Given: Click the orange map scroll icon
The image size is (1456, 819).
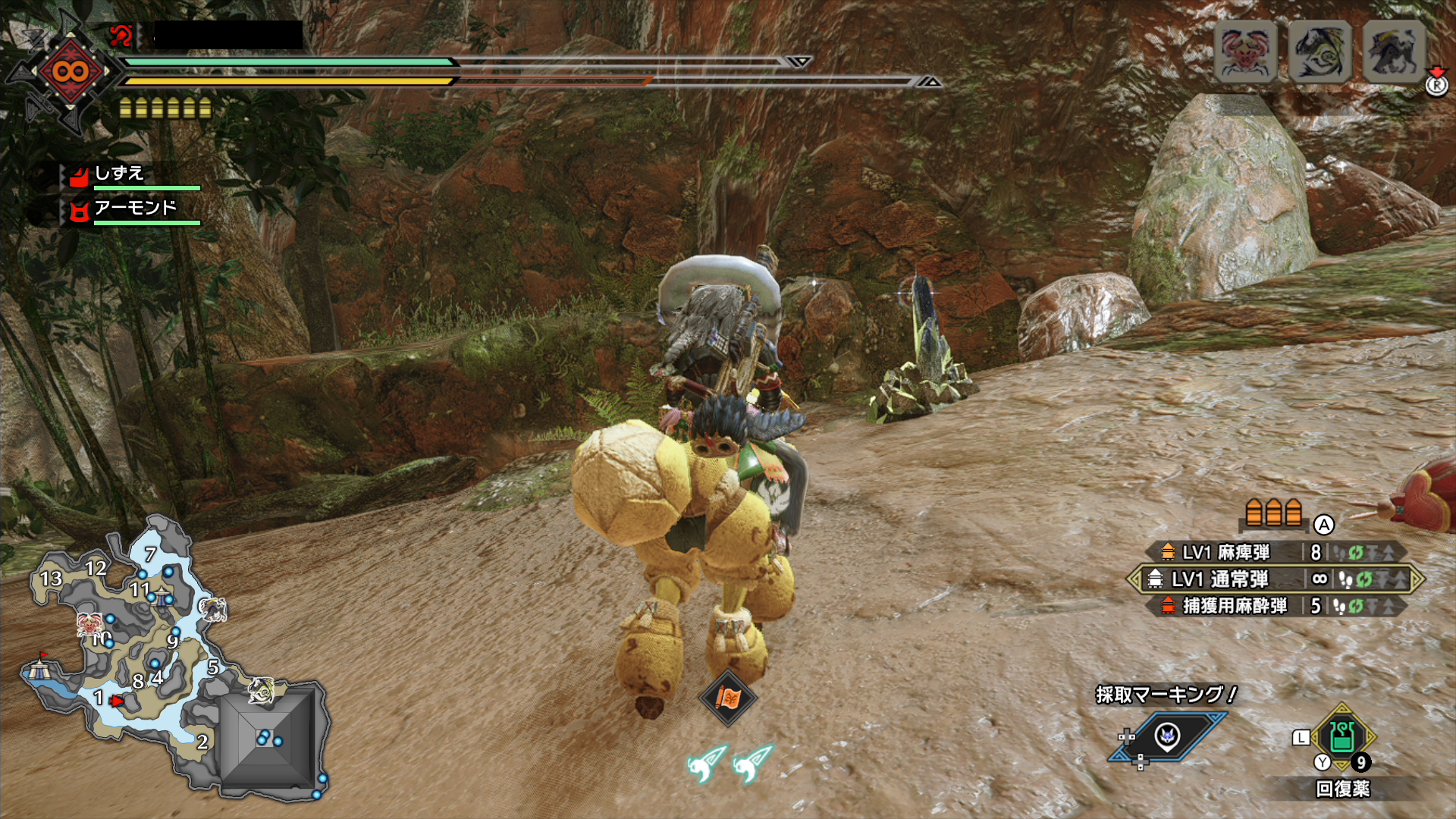Looking at the screenshot, I should coord(727,698).
